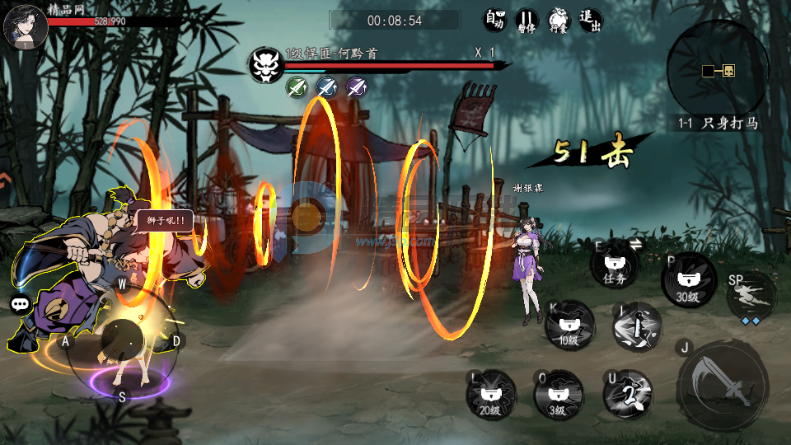
Task: Select the purple sword buff icon
Action: (x=356, y=87)
